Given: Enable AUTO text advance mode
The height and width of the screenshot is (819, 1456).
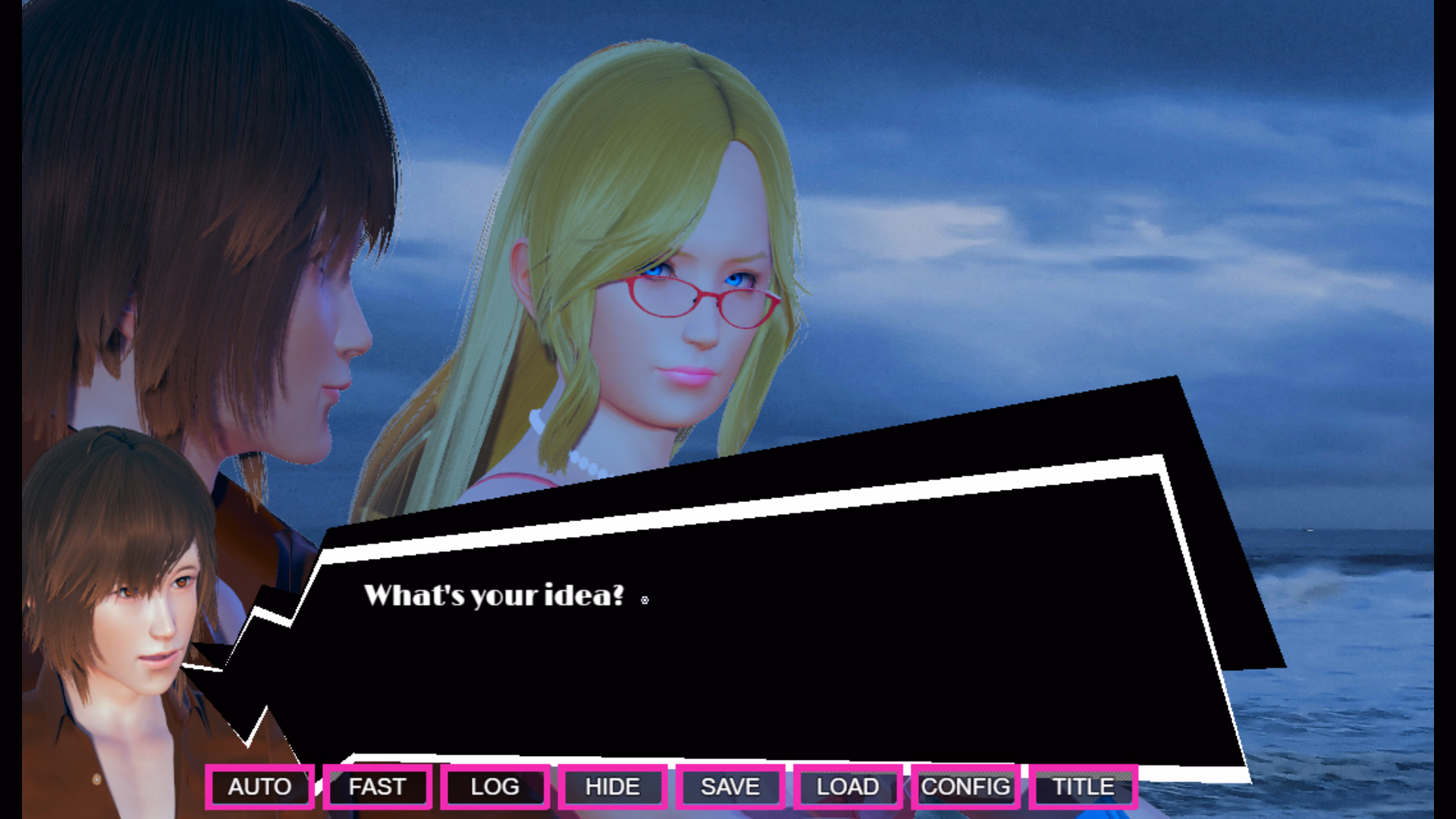Looking at the screenshot, I should coord(259,786).
